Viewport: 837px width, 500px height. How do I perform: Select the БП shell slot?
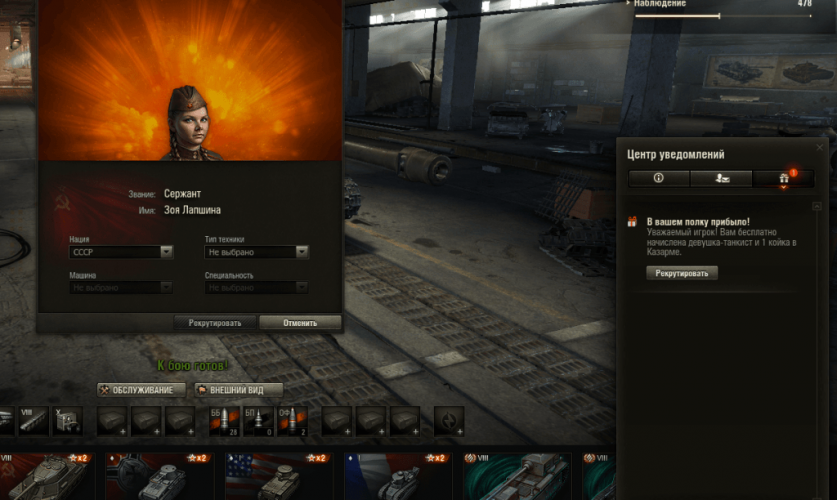(x=258, y=421)
